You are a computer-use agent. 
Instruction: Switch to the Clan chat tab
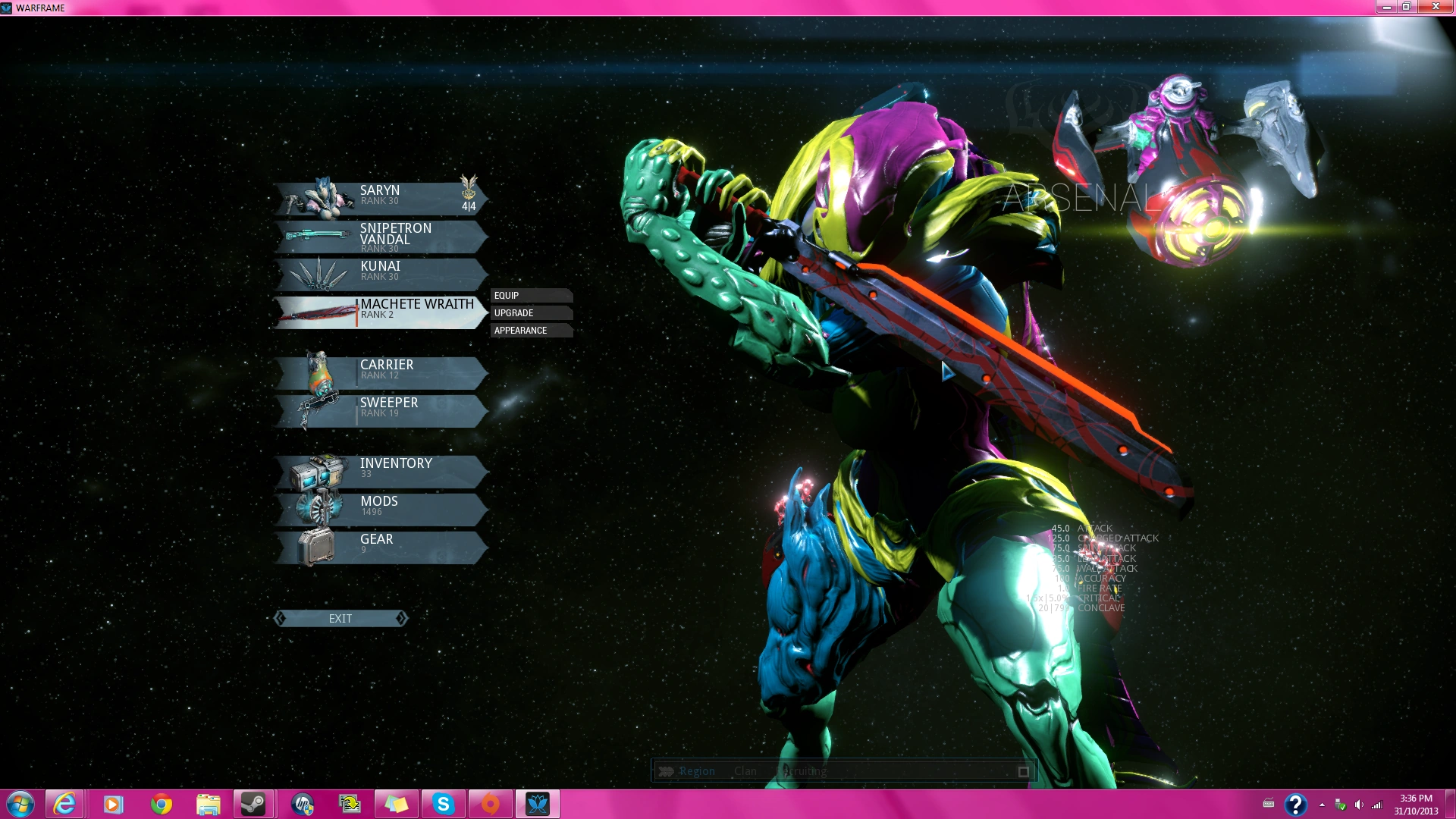point(745,770)
